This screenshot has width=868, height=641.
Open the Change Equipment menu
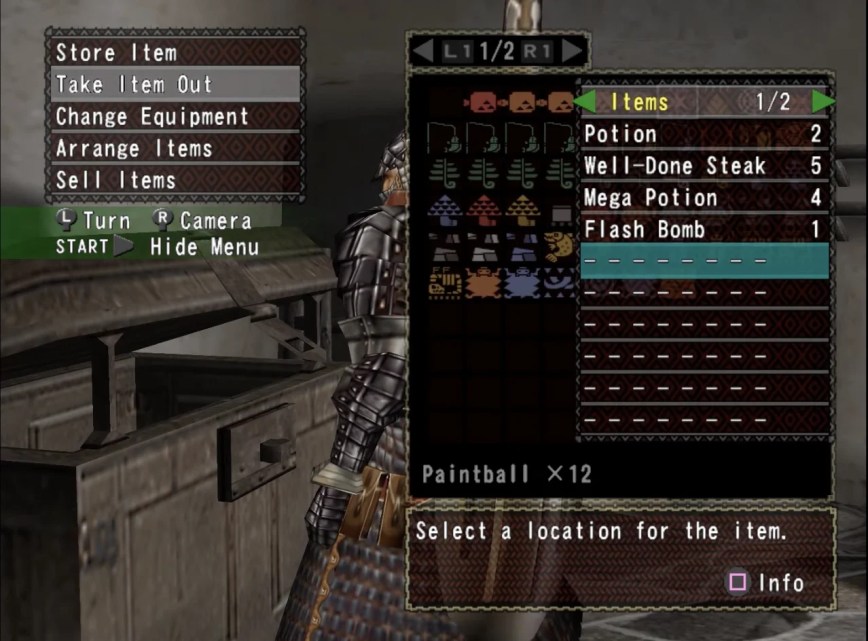pos(175,116)
